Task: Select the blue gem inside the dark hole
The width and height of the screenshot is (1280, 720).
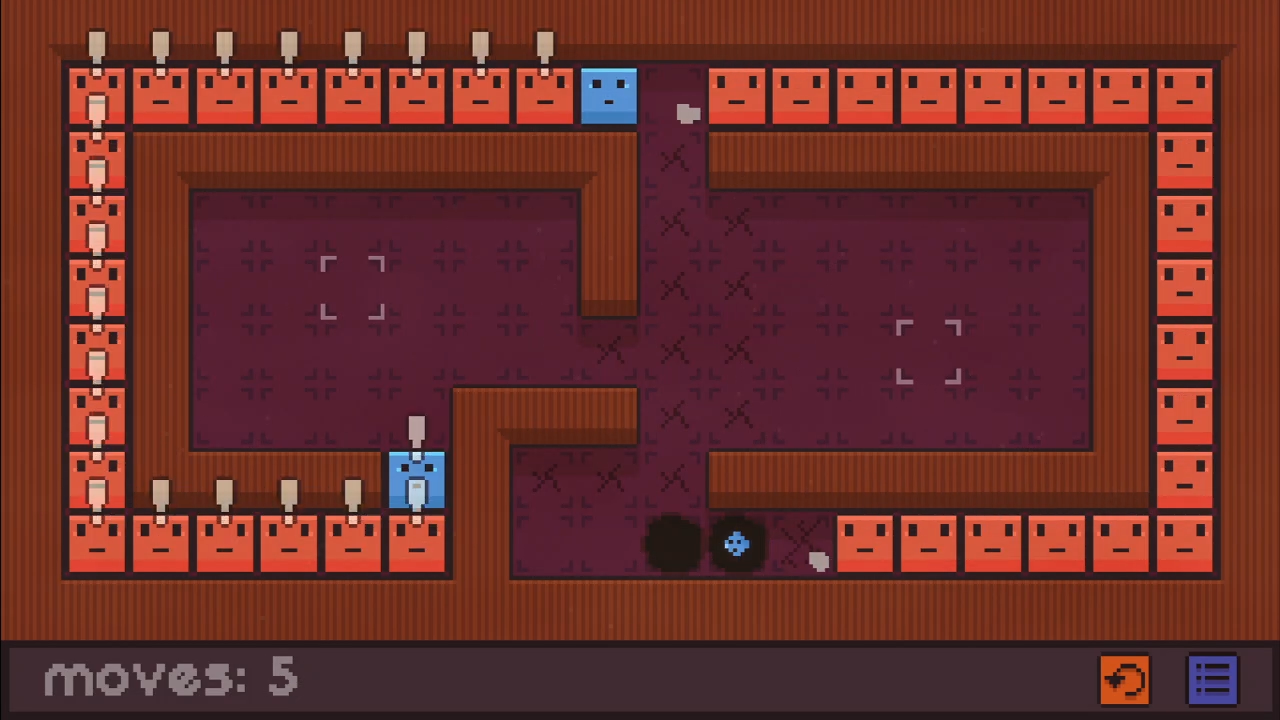Action: 737,543
